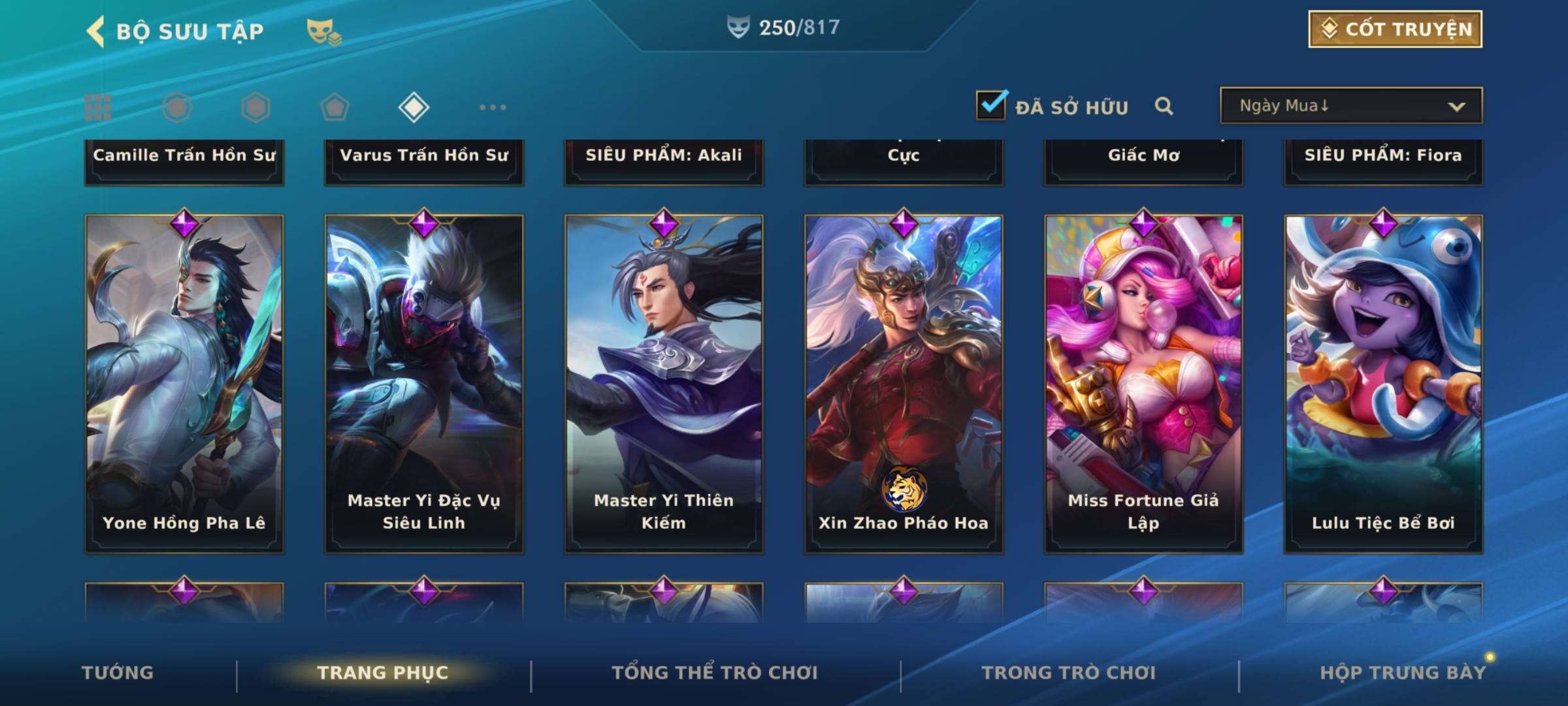The width and height of the screenshot is (1568, 706).
Task: Select the grid all-rarities filter
Action: click(x=98, y=107)
